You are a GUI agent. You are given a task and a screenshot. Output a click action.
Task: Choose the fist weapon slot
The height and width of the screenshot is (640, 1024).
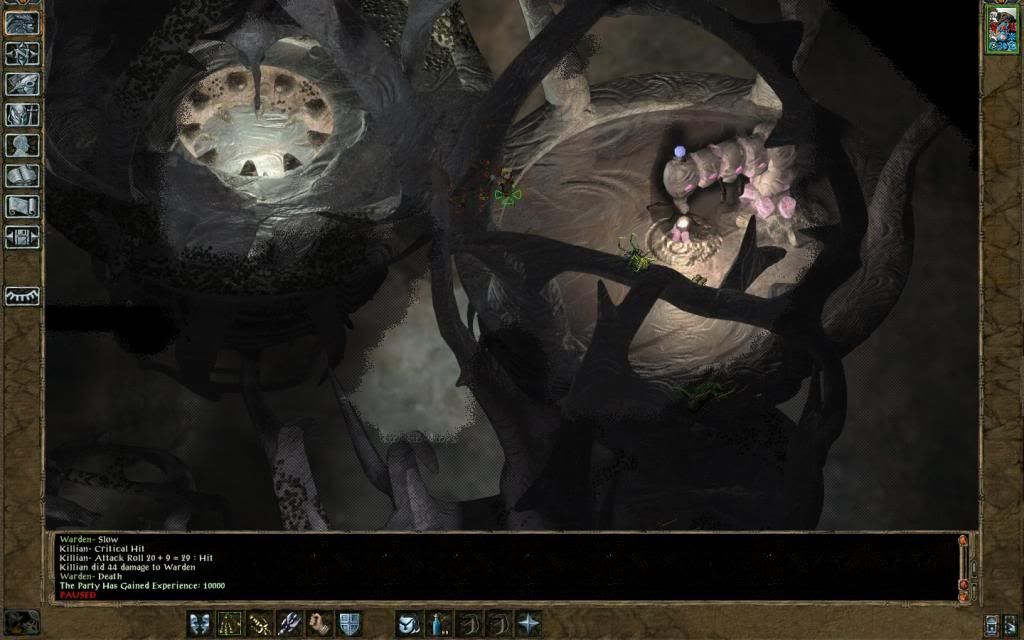(319, 623)
